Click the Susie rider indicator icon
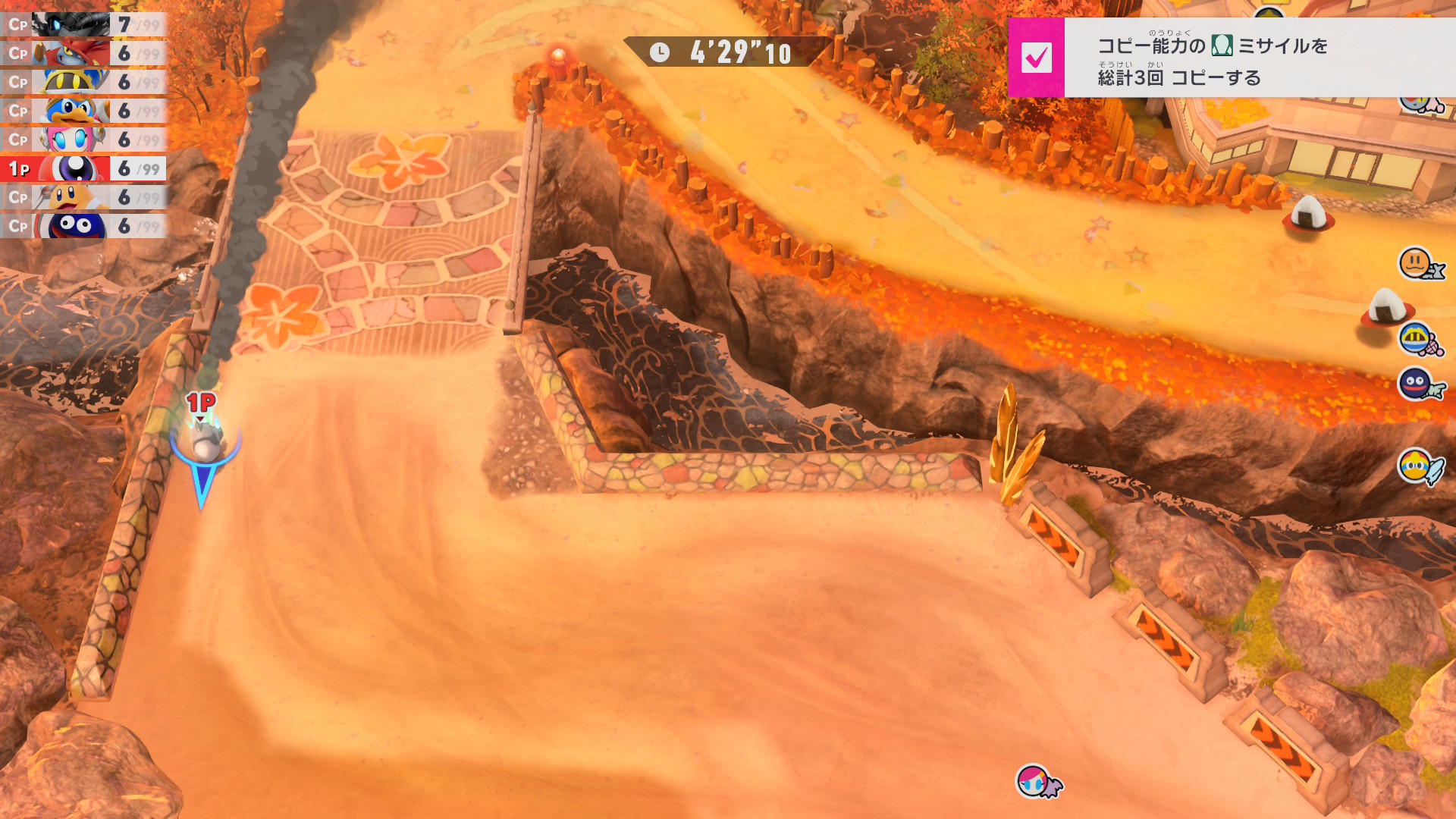The image size is (1456, 819). pos(1033,780)
